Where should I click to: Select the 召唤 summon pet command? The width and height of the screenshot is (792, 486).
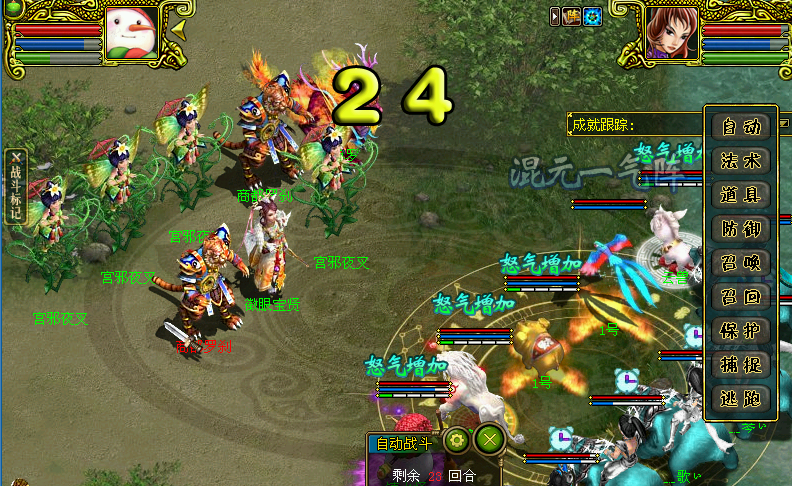point(741,263)
